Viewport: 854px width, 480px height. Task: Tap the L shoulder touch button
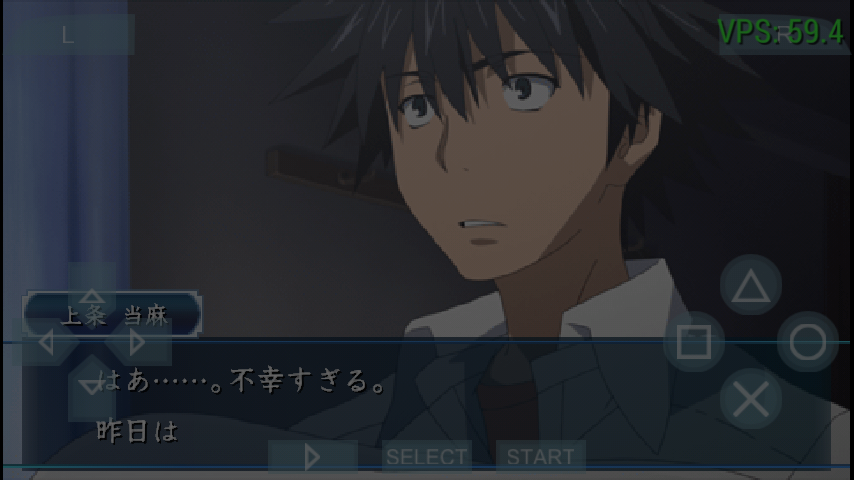tap(68, 35)
